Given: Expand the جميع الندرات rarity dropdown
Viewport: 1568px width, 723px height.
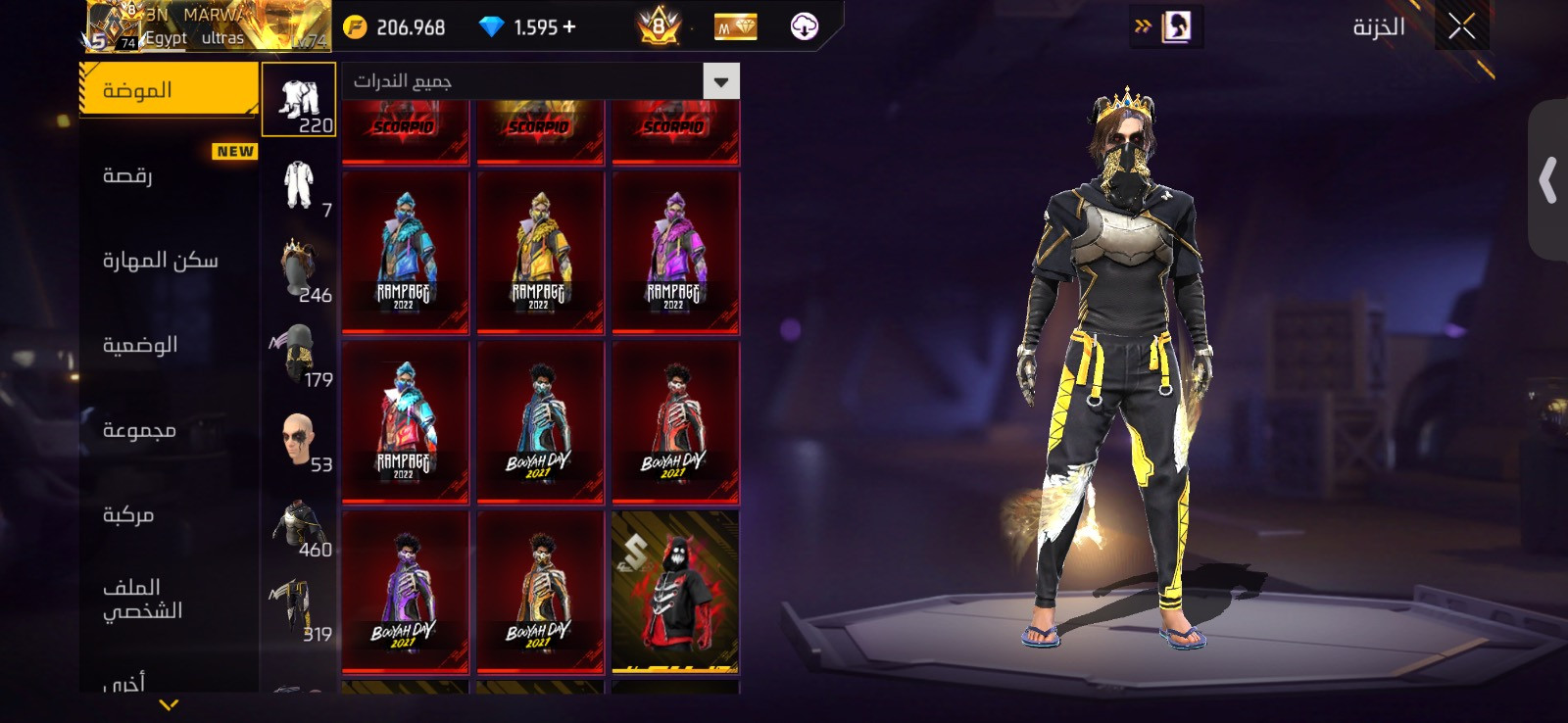Looking at the screenshot, I should pyautogui.click(x=721, y=81).
